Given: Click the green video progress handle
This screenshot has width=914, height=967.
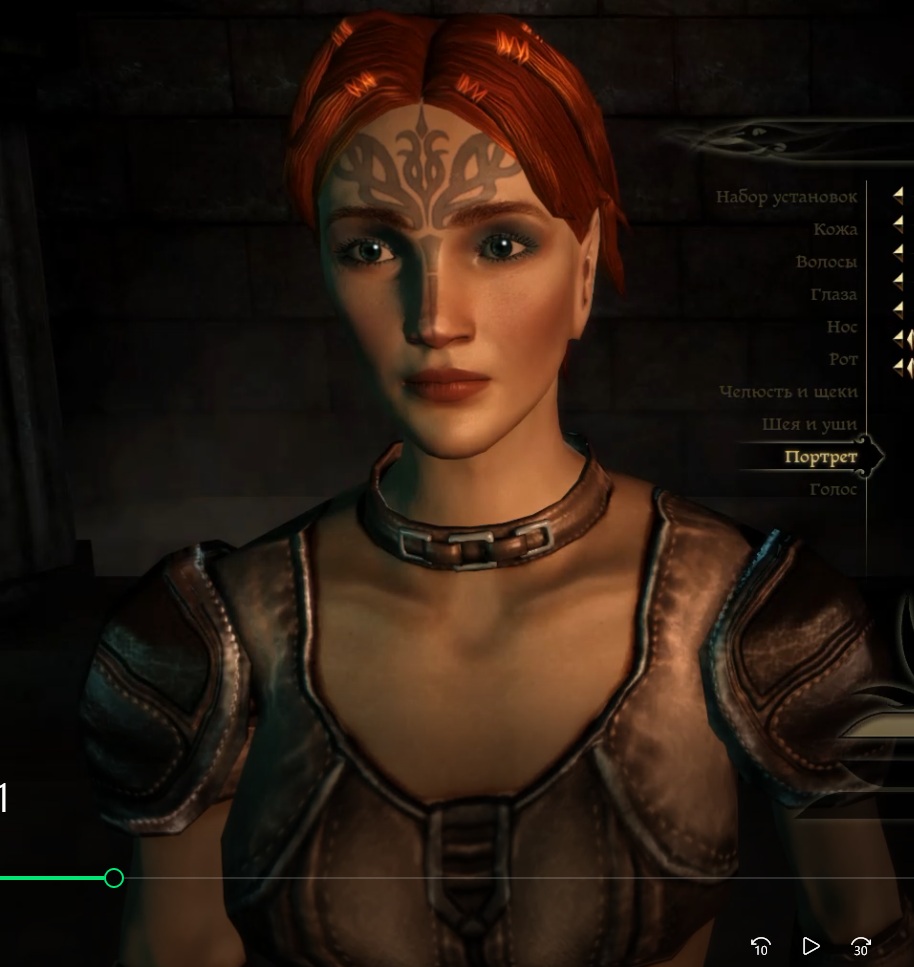Looking at the screenshot, I should coord(114,878).
